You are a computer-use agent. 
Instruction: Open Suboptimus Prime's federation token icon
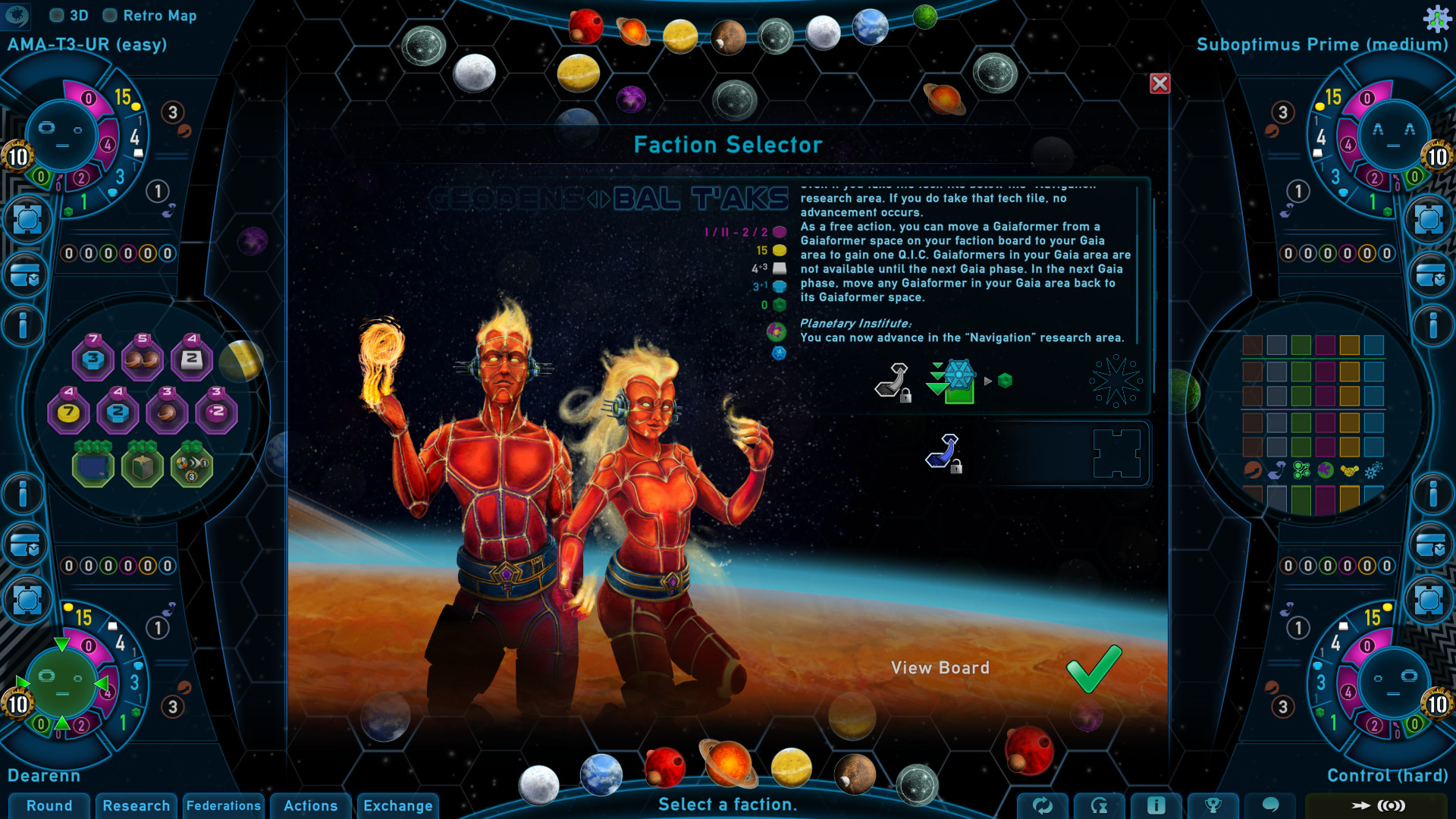coord(1429,218)
